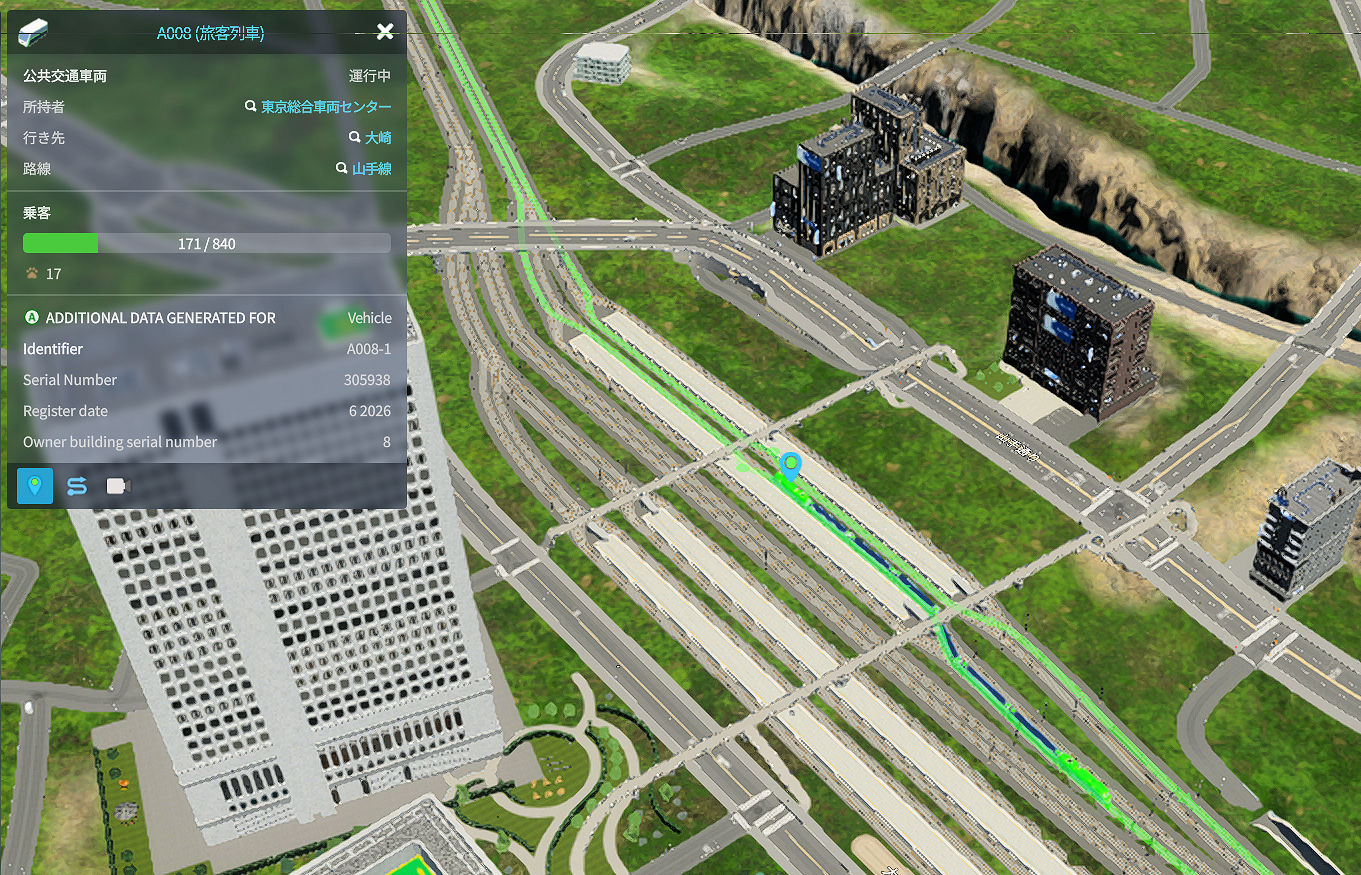This screenshot has width=1361, height=875.
Task: Select the A008 vehicle title name
Action: [x=210, y=33]
